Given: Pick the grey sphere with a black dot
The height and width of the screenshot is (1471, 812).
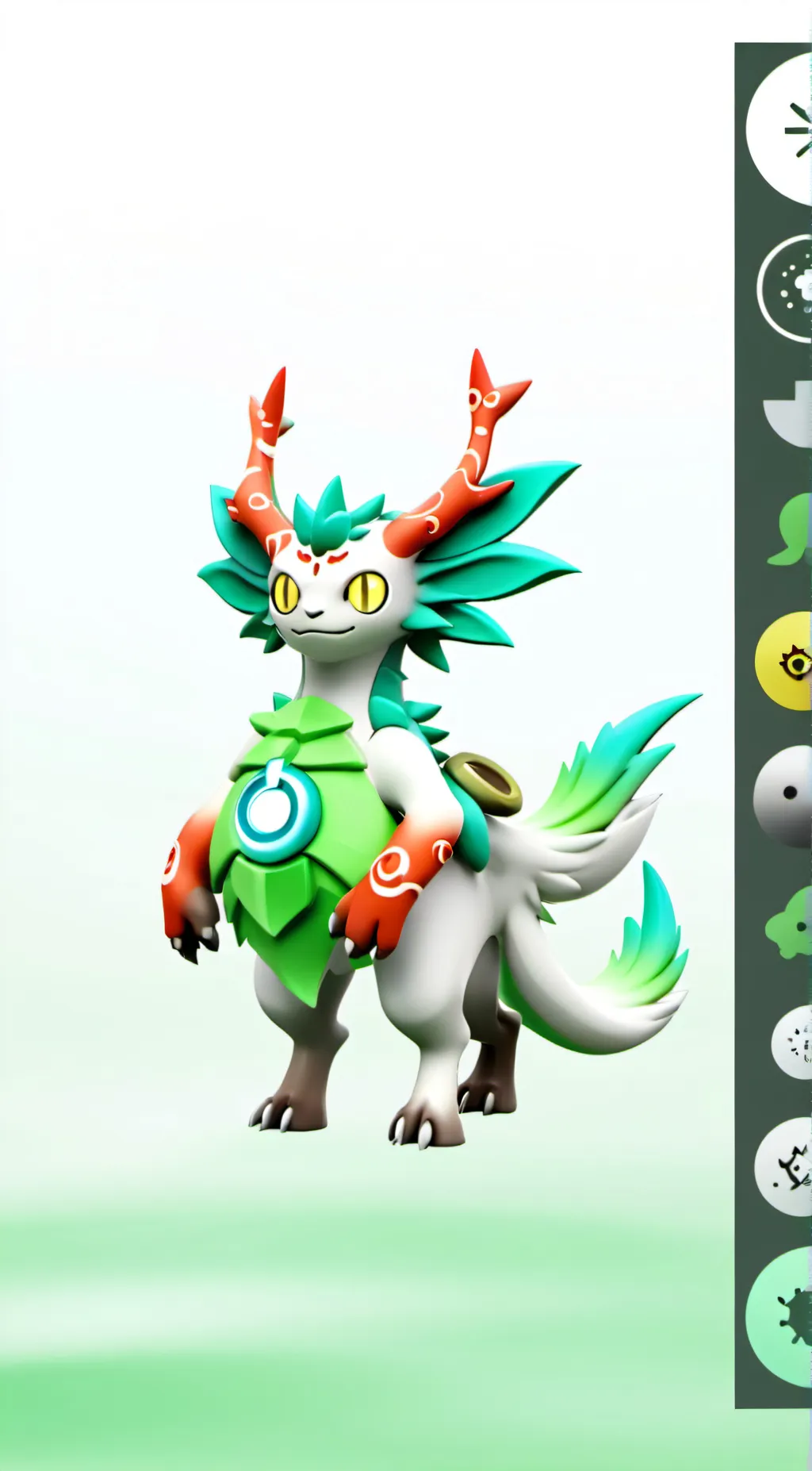Looking at the screenshot, I should [x=784, y=794].
